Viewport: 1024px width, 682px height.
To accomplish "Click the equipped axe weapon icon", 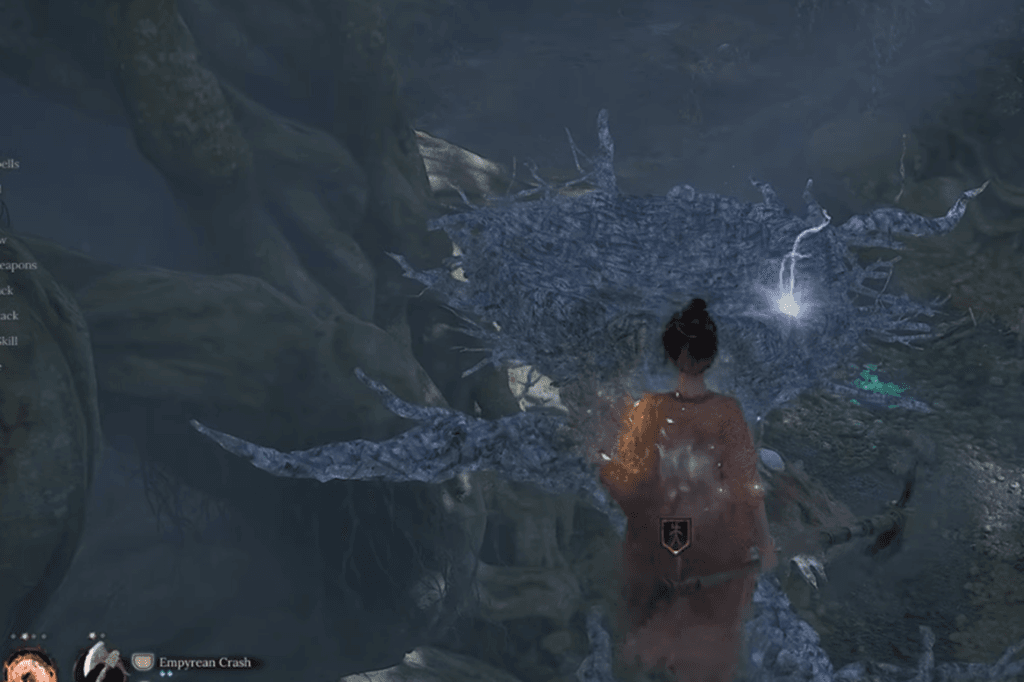I will pos(101,664).
